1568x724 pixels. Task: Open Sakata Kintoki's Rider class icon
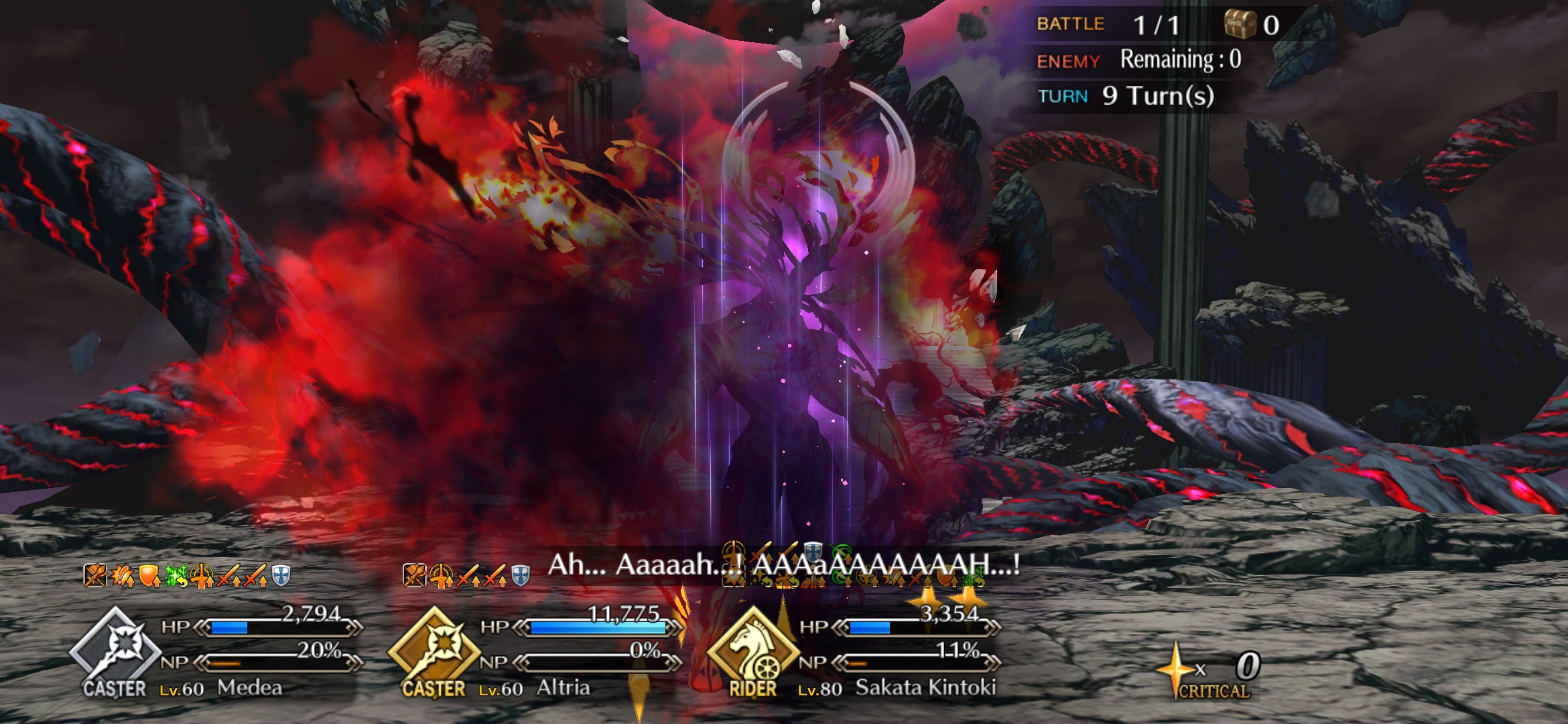(753, 650)
